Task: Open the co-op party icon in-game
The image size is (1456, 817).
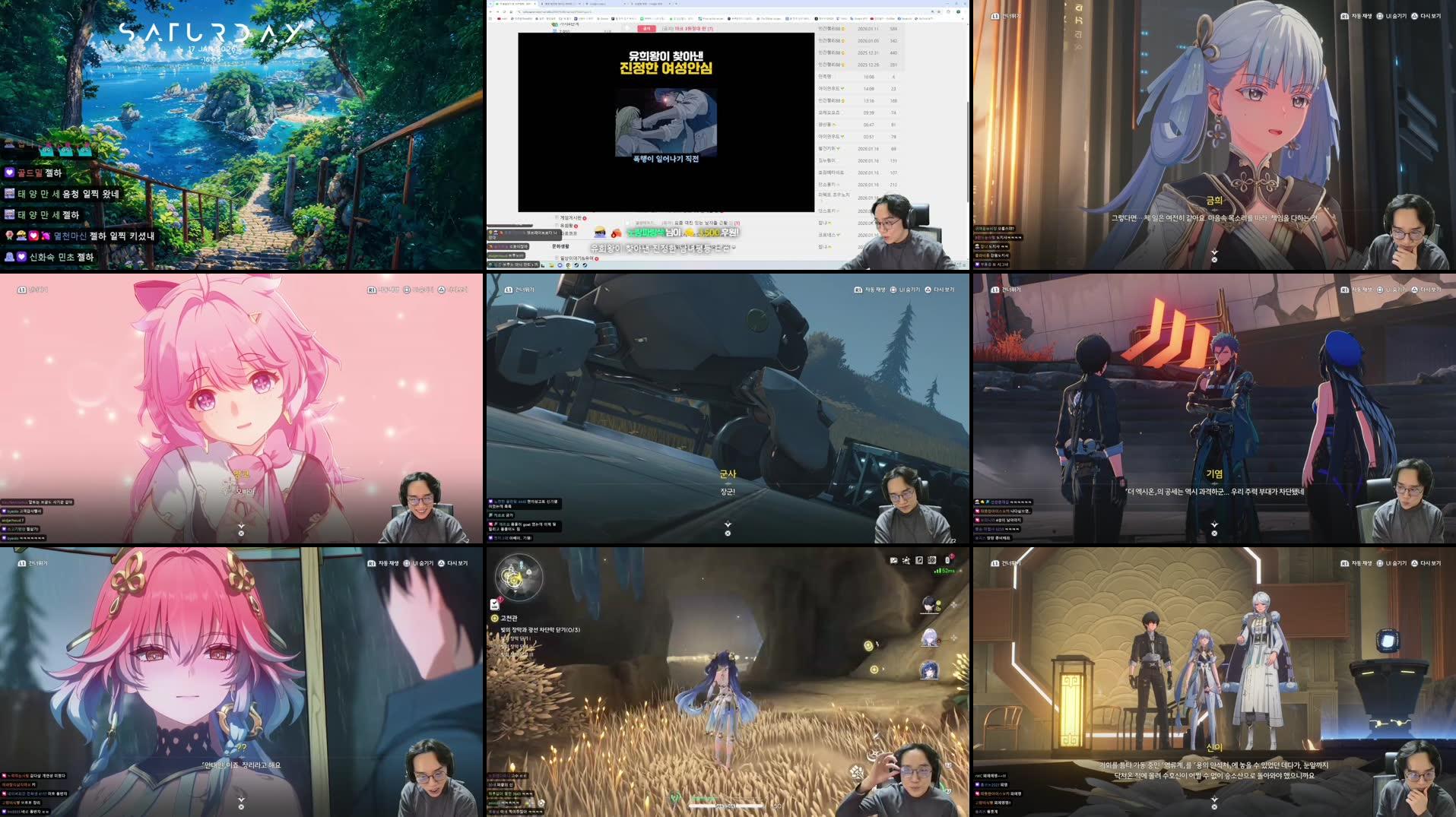Action: (906, 560)
